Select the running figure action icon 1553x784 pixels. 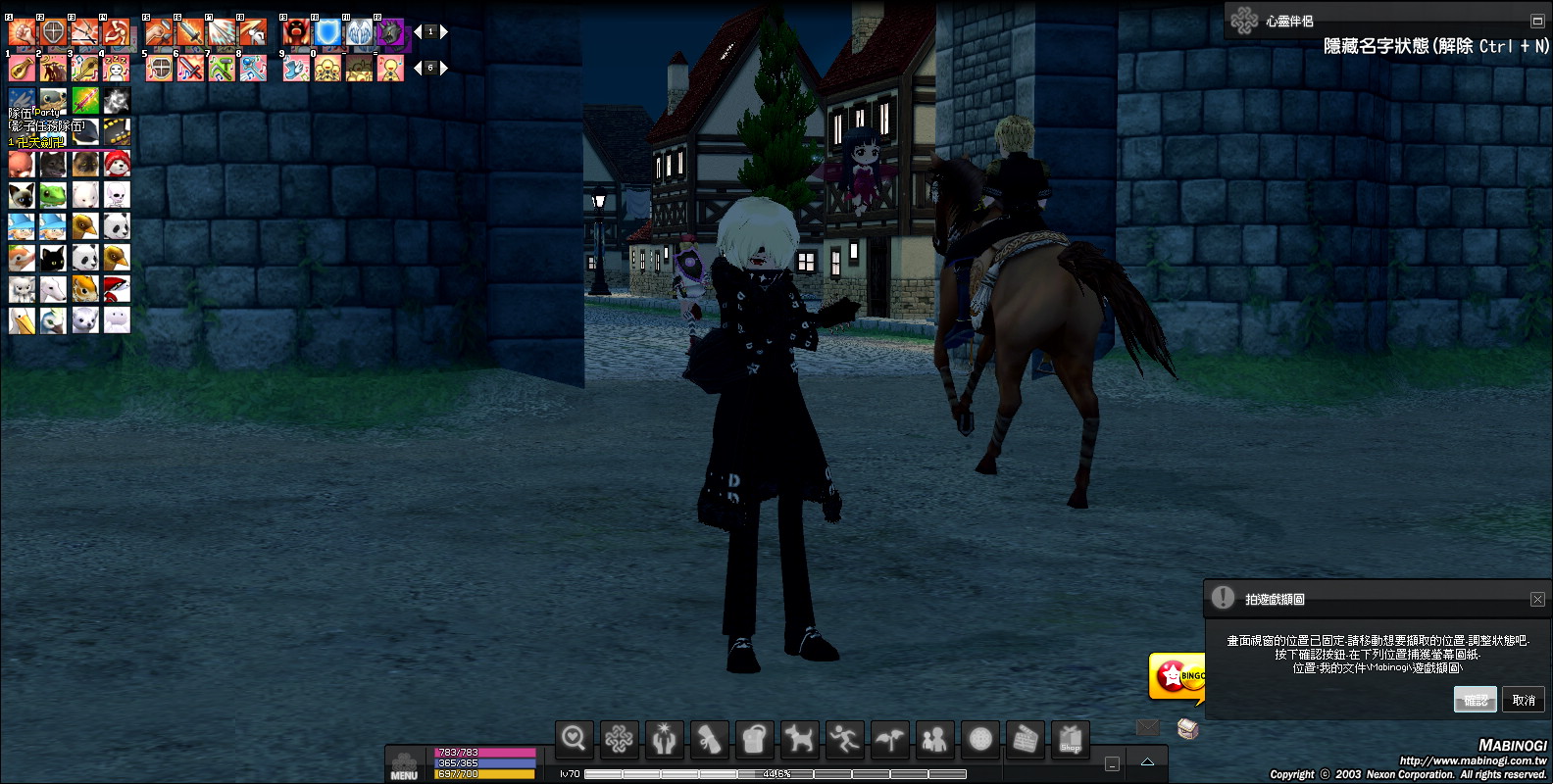[x=844, y=739]
